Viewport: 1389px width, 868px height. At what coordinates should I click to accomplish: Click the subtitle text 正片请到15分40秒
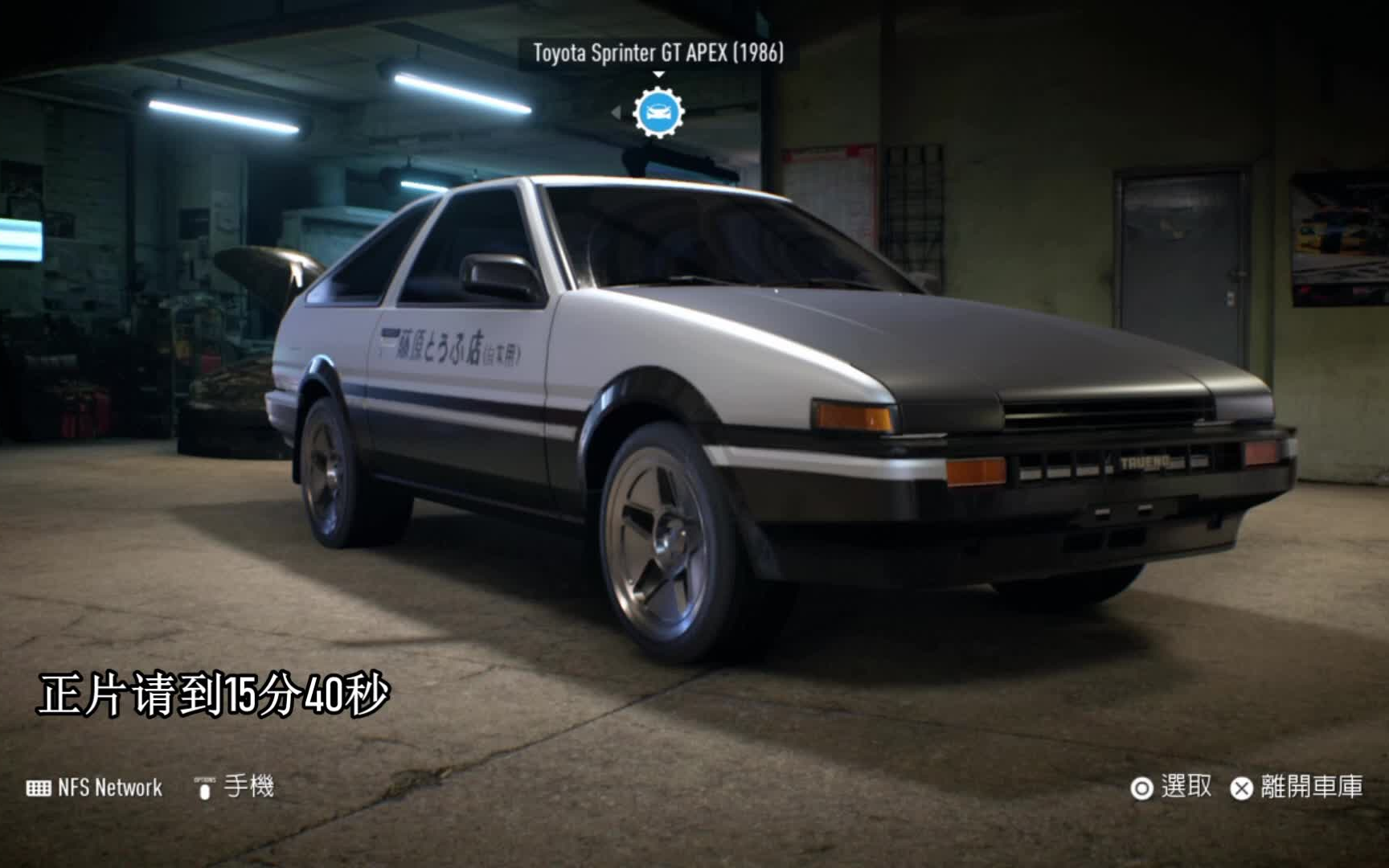point(213,691)
